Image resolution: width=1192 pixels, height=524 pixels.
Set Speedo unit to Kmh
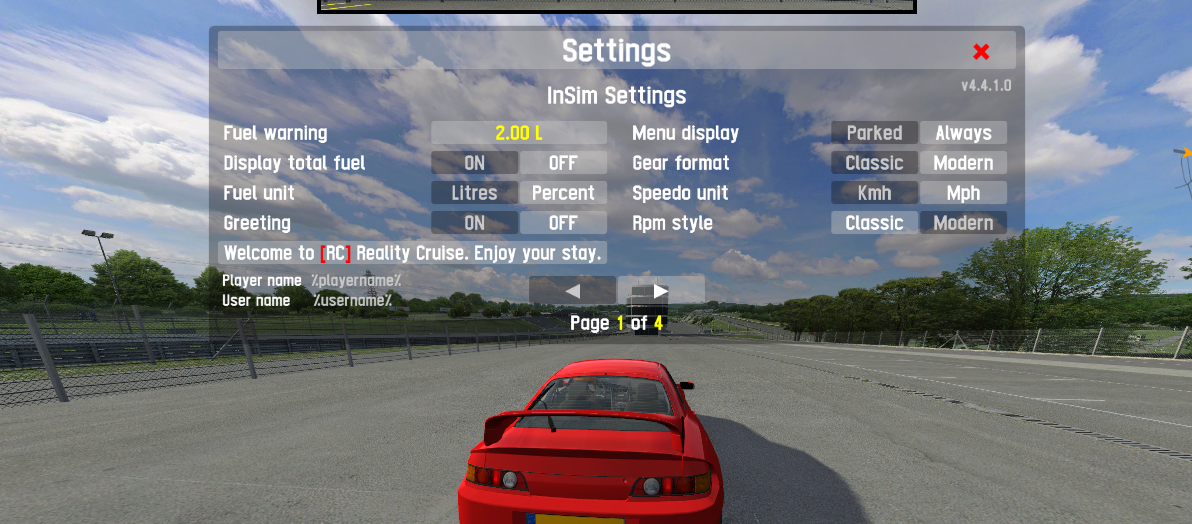[x=874, y=193]
